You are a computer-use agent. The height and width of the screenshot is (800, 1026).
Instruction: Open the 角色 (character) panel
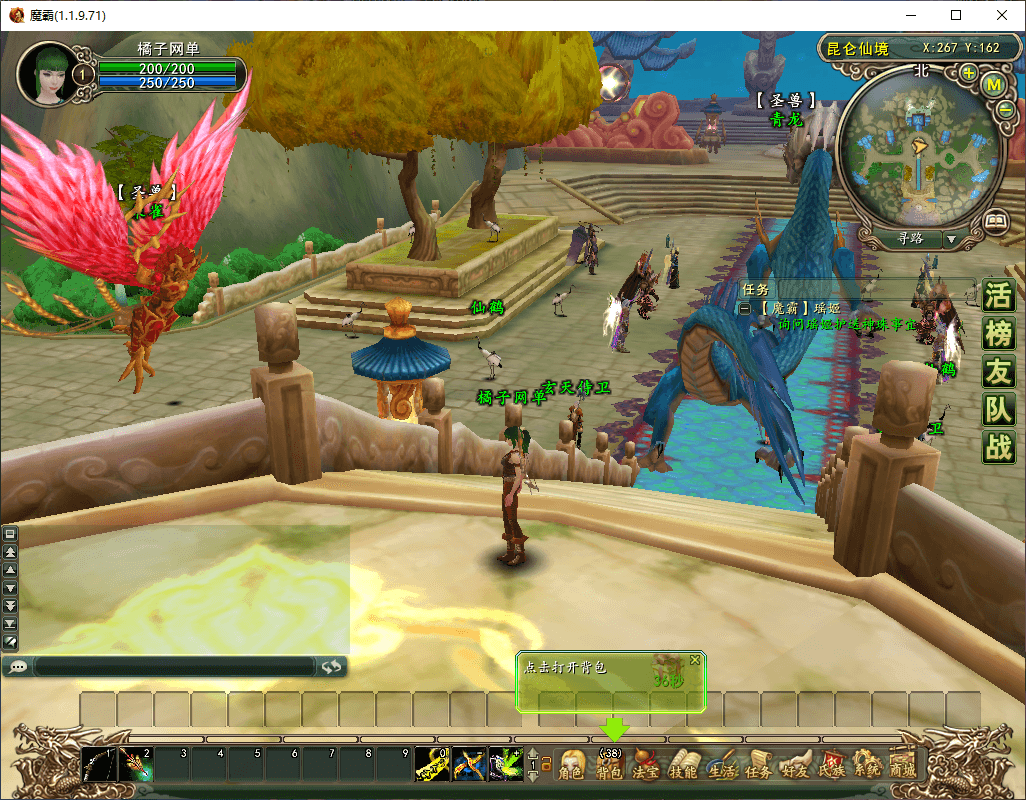(571, 765)
